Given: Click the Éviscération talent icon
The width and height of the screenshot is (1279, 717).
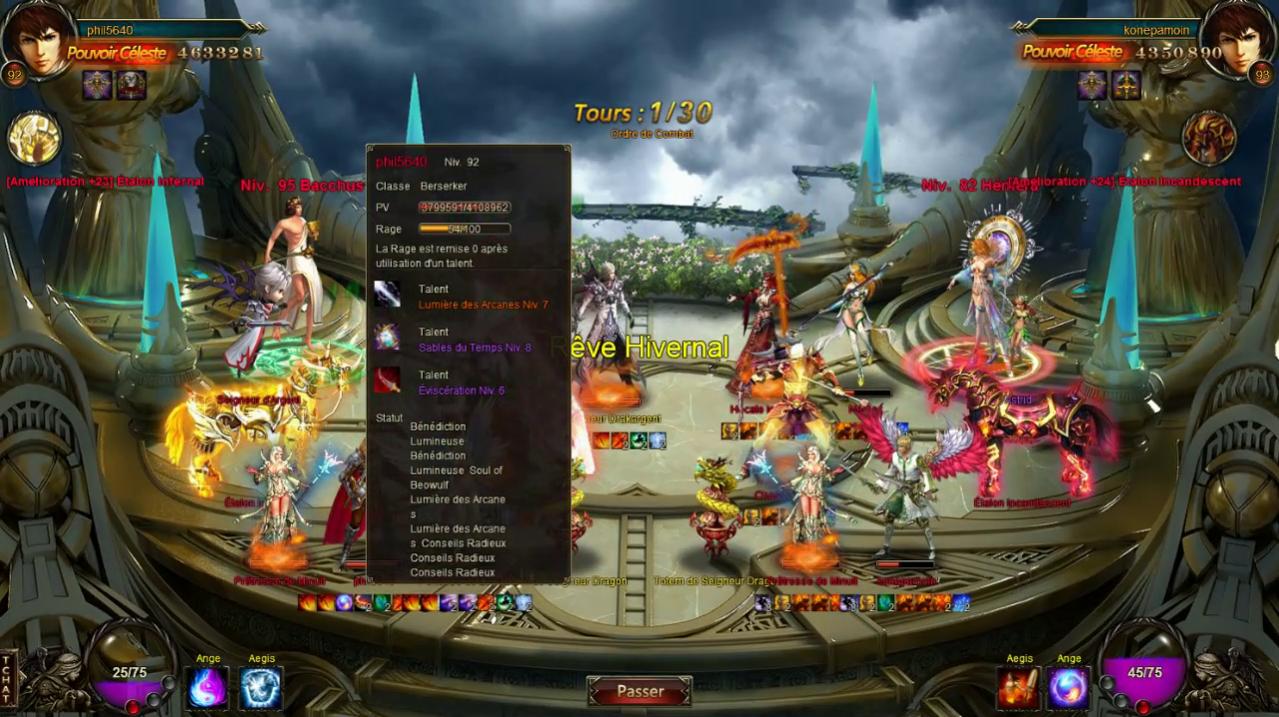Looking at the screenshot, I should click(x=387, y=381).
